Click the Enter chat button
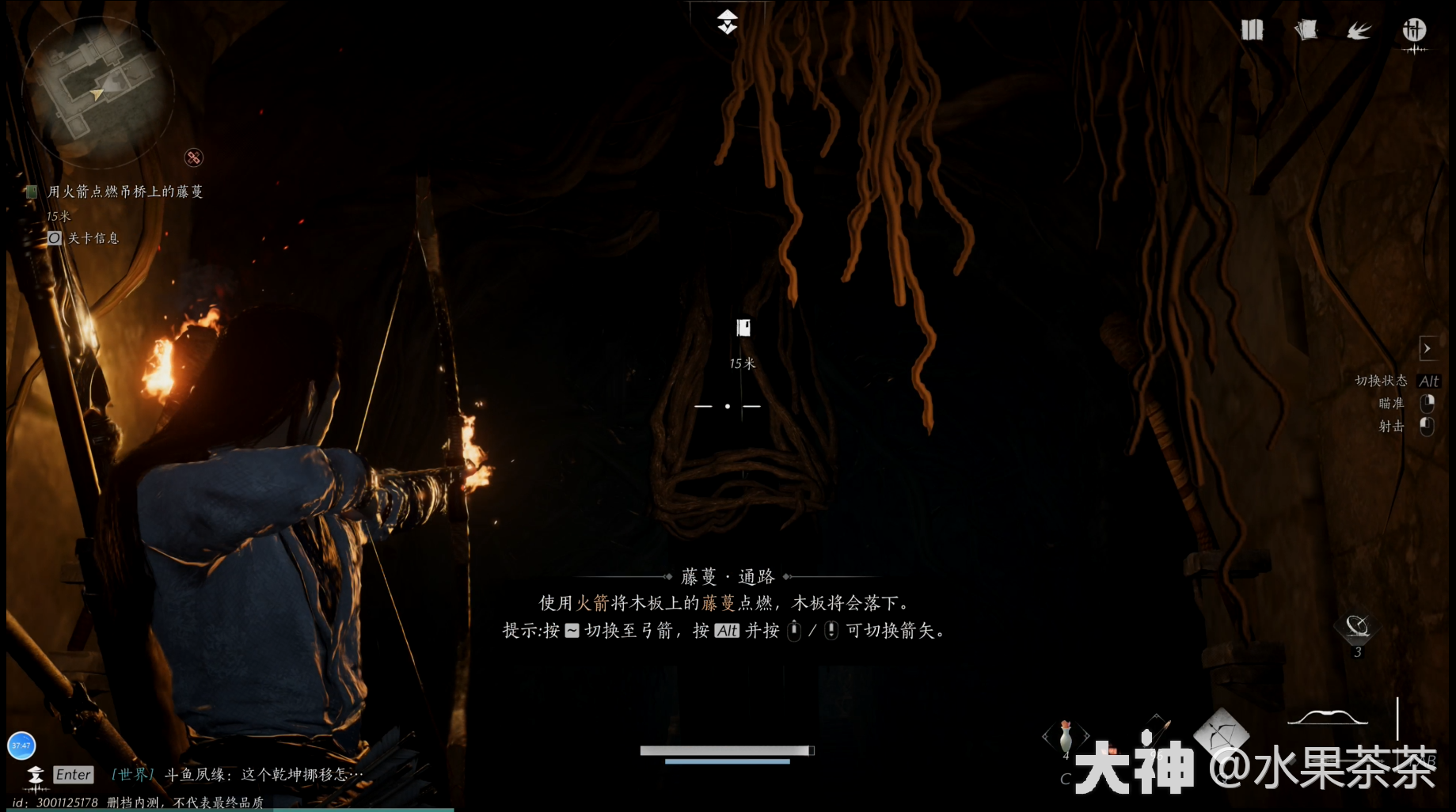 [x=72, y=775]
